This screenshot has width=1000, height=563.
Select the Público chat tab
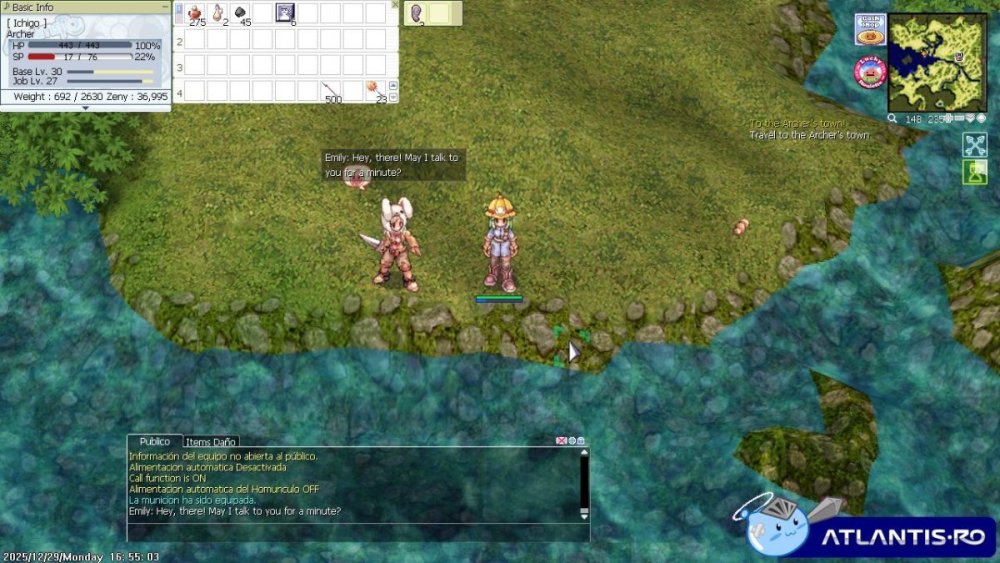point(154,441)
